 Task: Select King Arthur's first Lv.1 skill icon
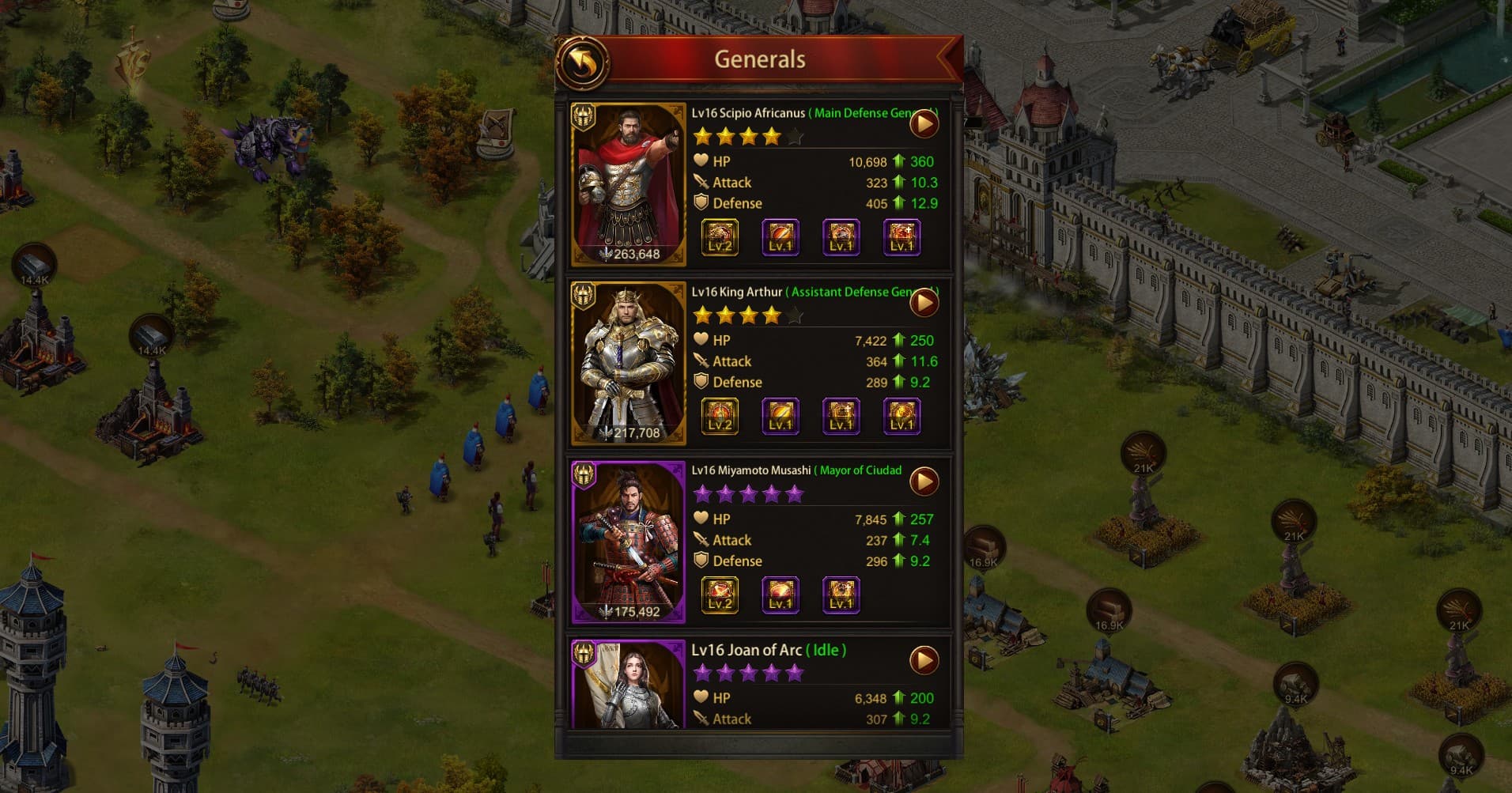click(780, 416)
